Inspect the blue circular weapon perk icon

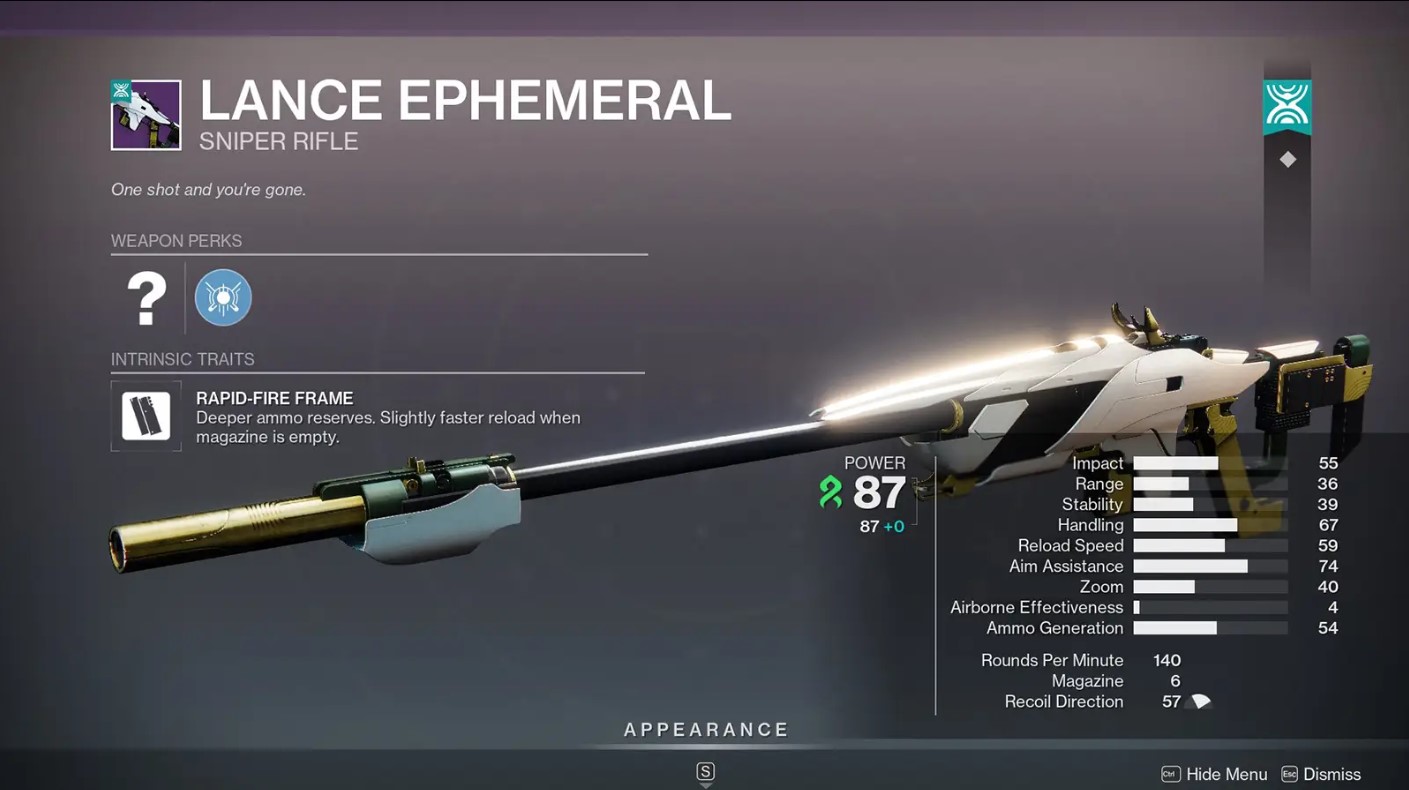tap(223, 298)
